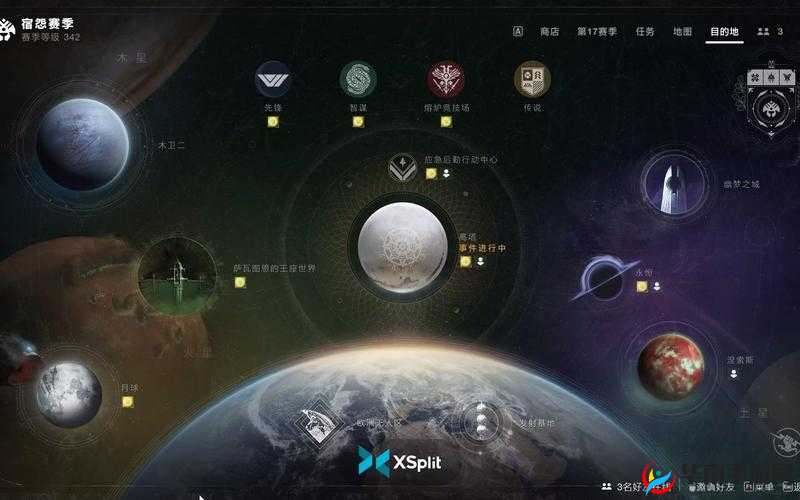The width and height of the screenshot is (800, 500).
Task: Open the 商店 (Store) tab
Action: pos(549,31)
